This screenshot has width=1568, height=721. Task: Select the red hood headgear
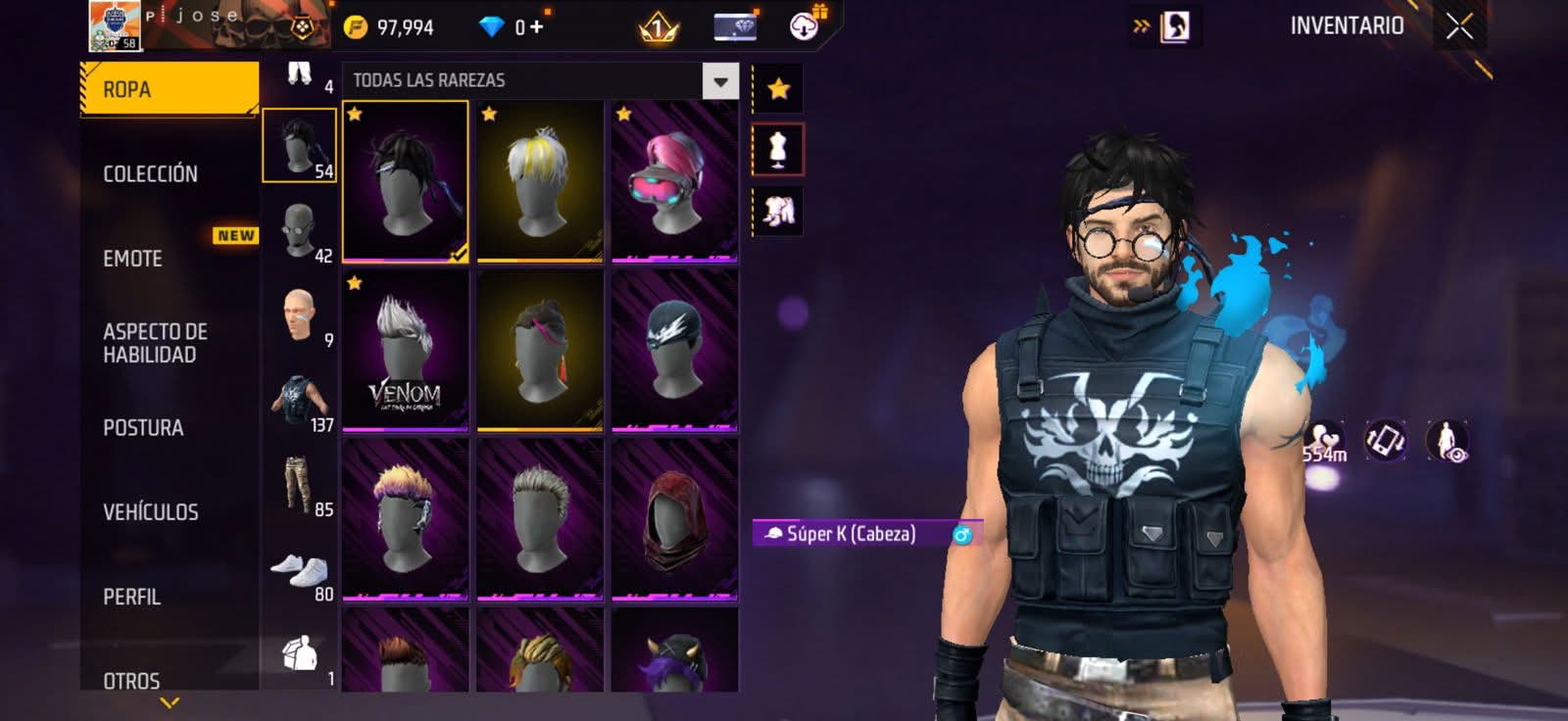pyautogui.click(x=674, y=519)
